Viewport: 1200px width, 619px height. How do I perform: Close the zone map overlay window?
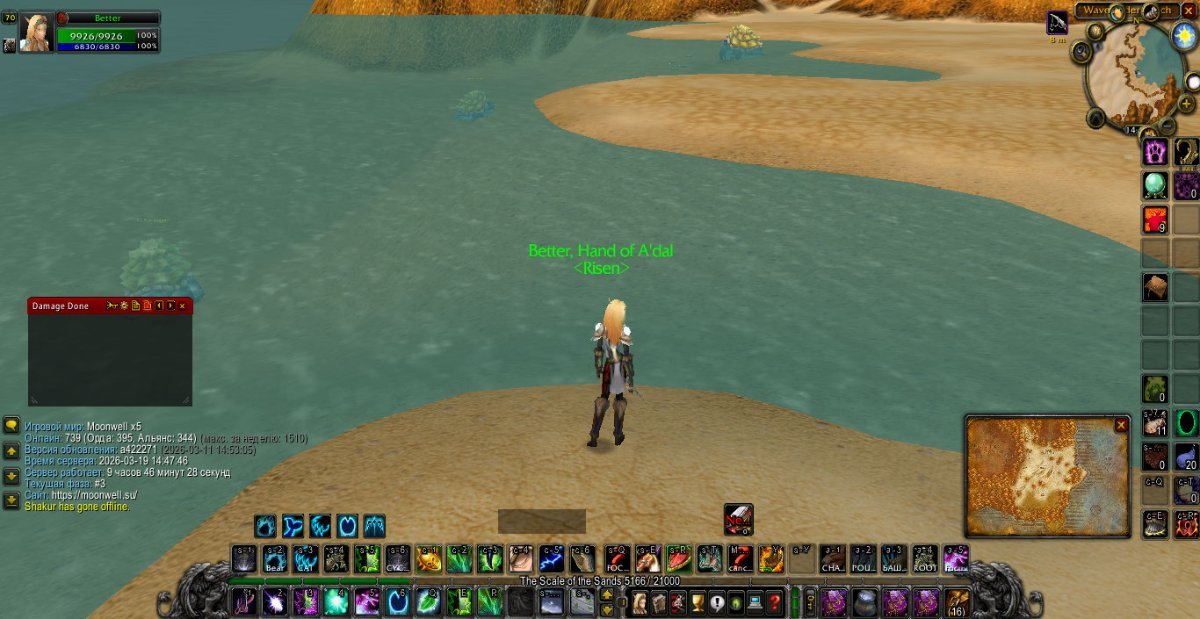1121,425
